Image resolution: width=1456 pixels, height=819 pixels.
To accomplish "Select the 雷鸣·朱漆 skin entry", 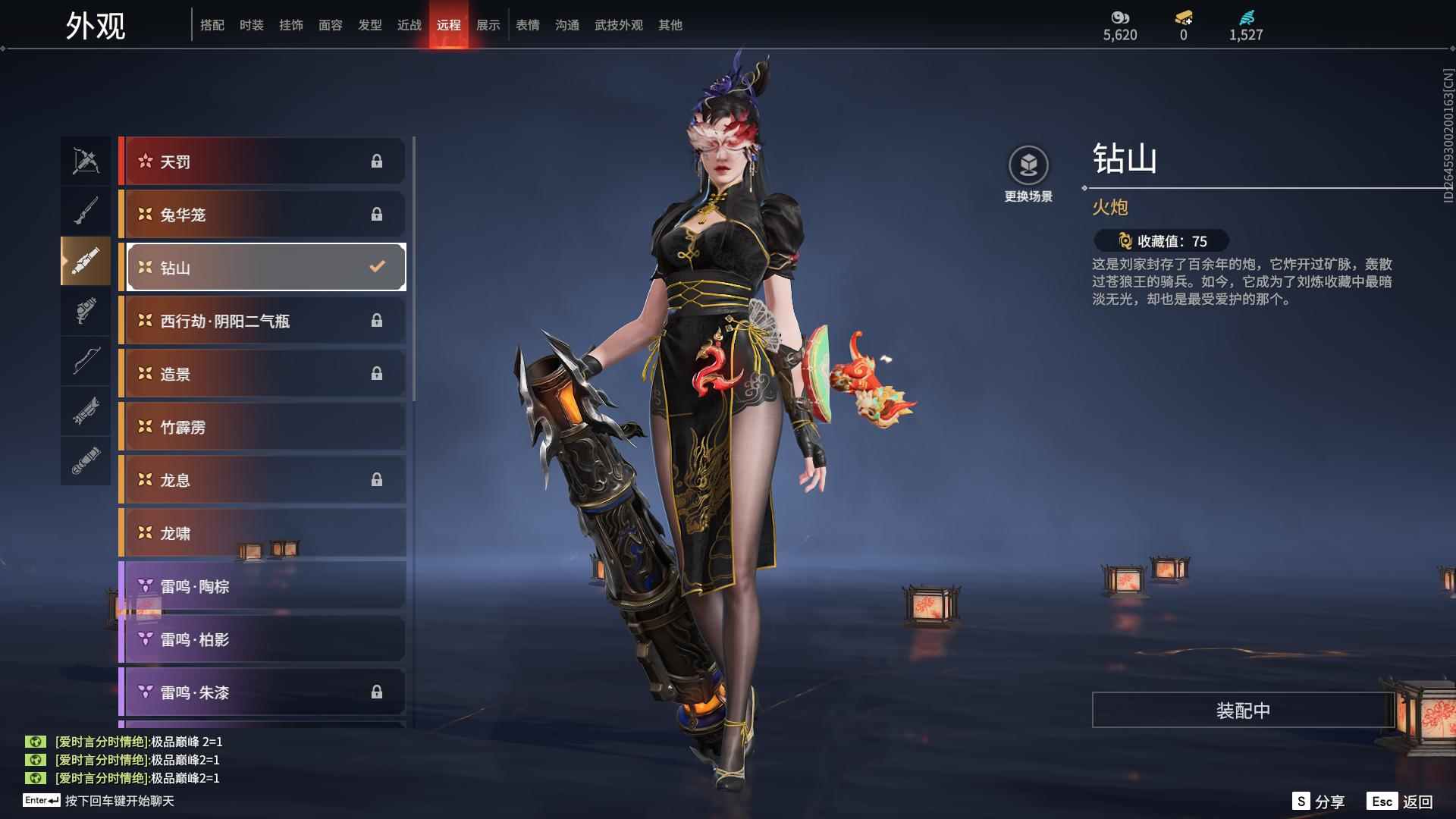I will tap(262, 692).
